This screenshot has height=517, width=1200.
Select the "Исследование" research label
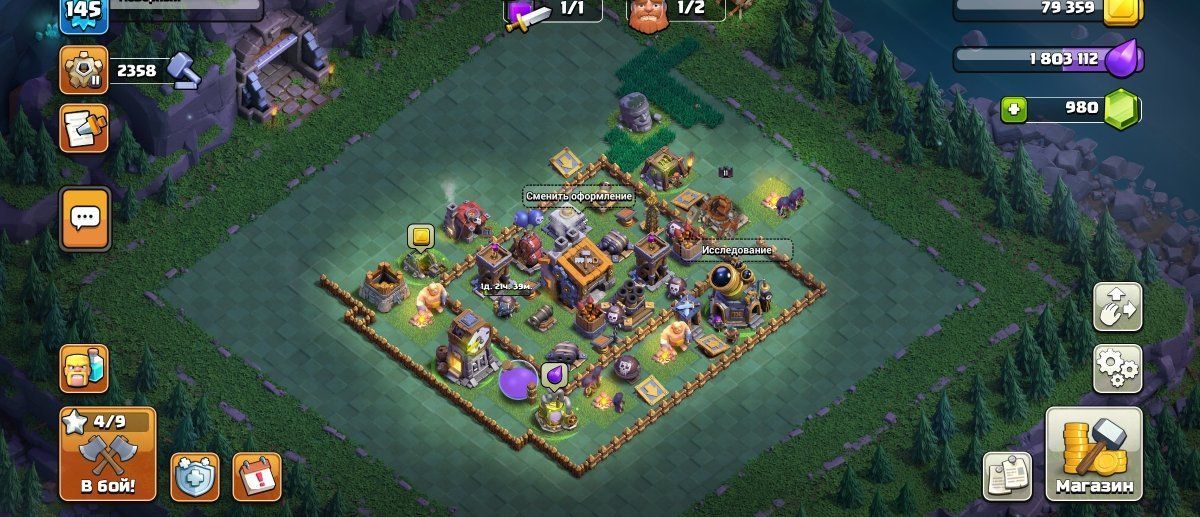(x=735, y=248)
